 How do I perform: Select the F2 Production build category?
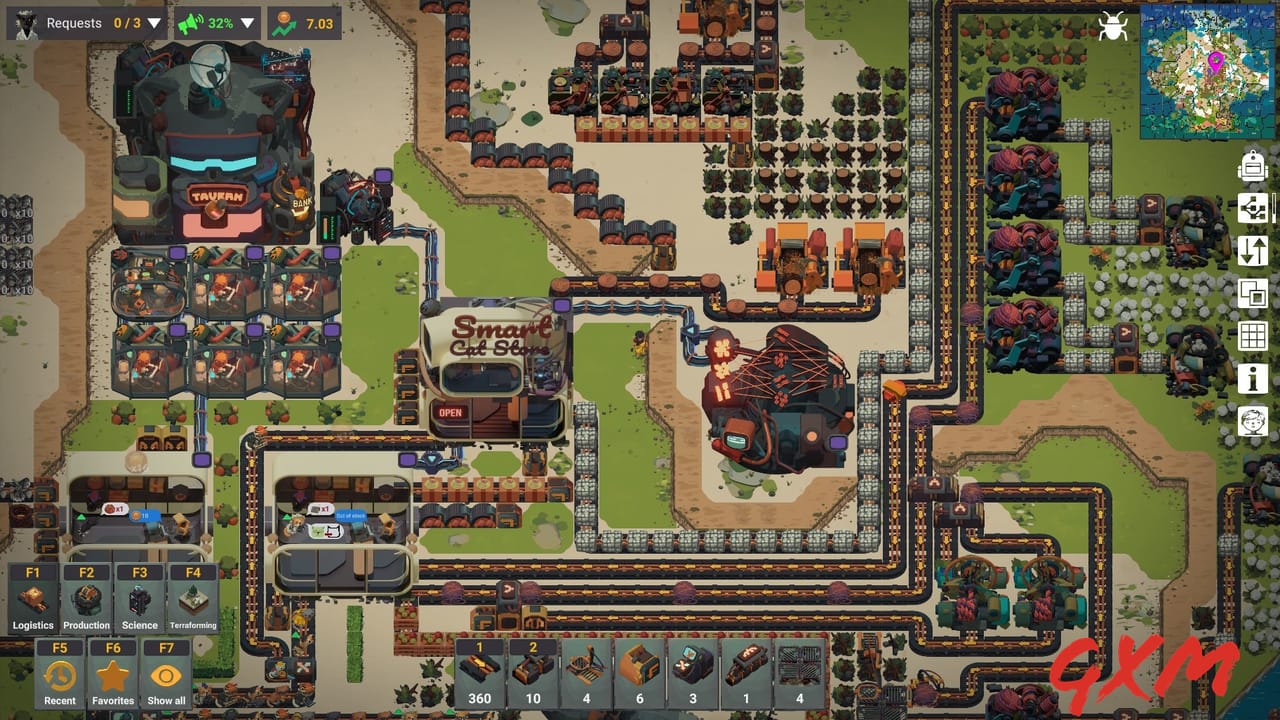(x=86, y=597)
